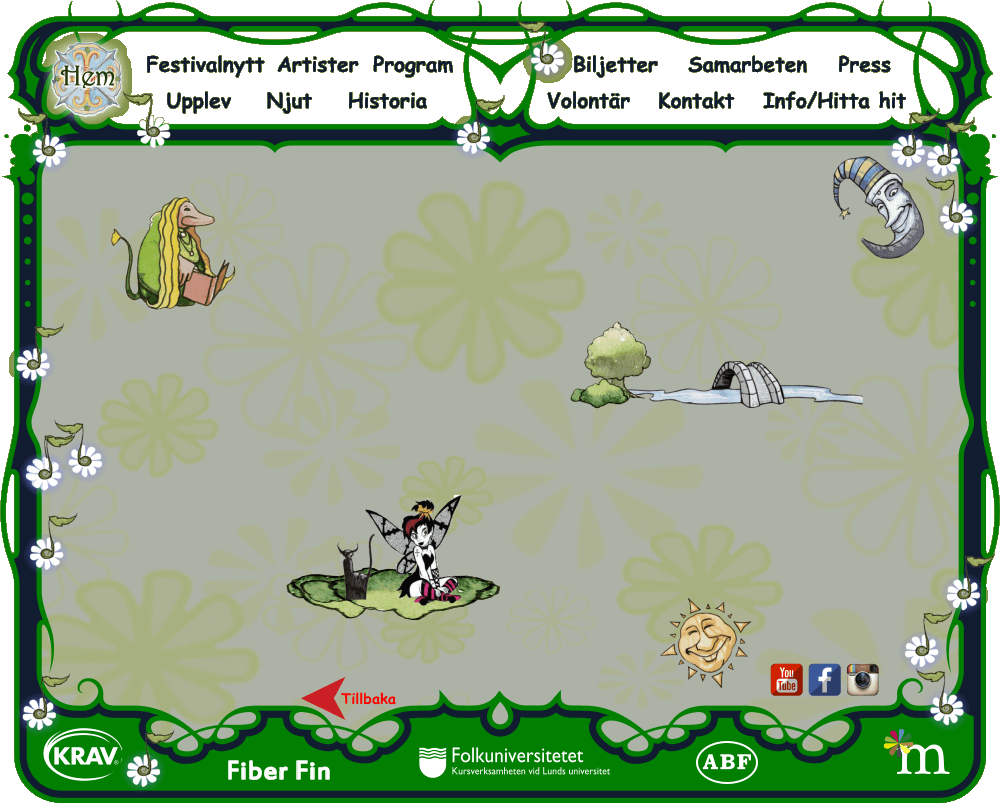Viewport: 1000px width, 803px height.
Task: Click the ABF oval logo
Action: coord(727,762)
